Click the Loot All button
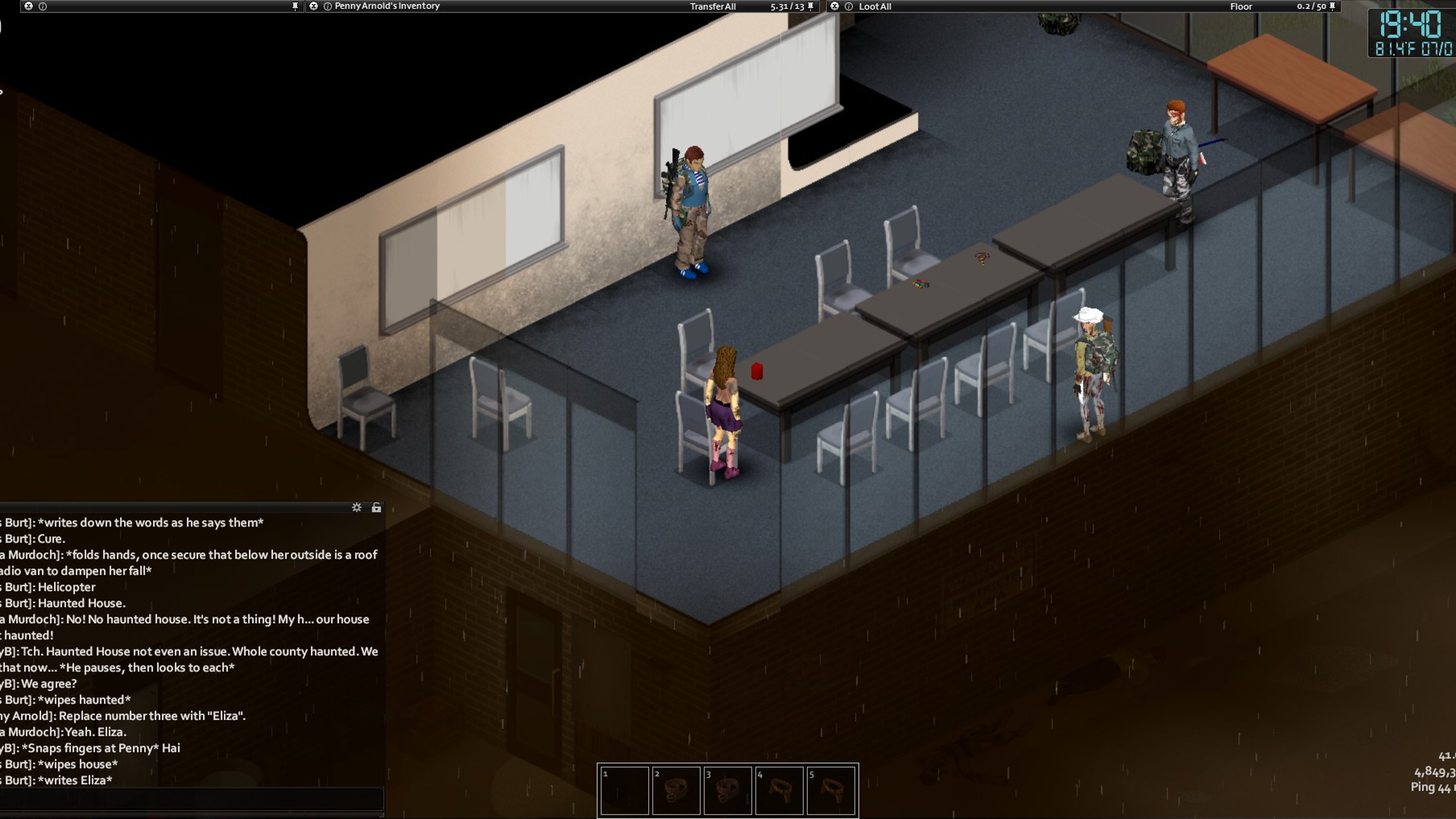This screenshot has width=1456, height=819. (x=874, y=6)
